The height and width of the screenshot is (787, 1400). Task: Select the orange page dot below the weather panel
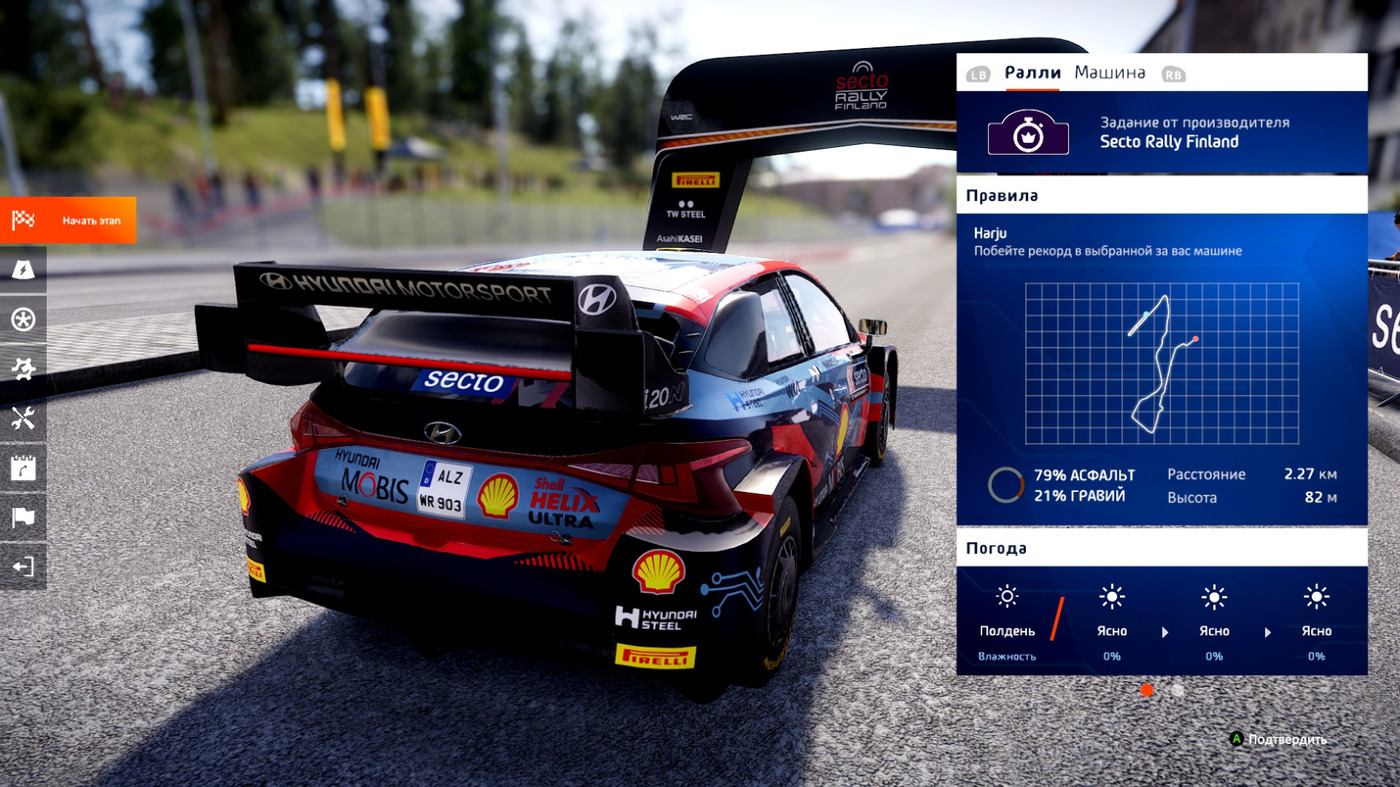click(1146, 689)
